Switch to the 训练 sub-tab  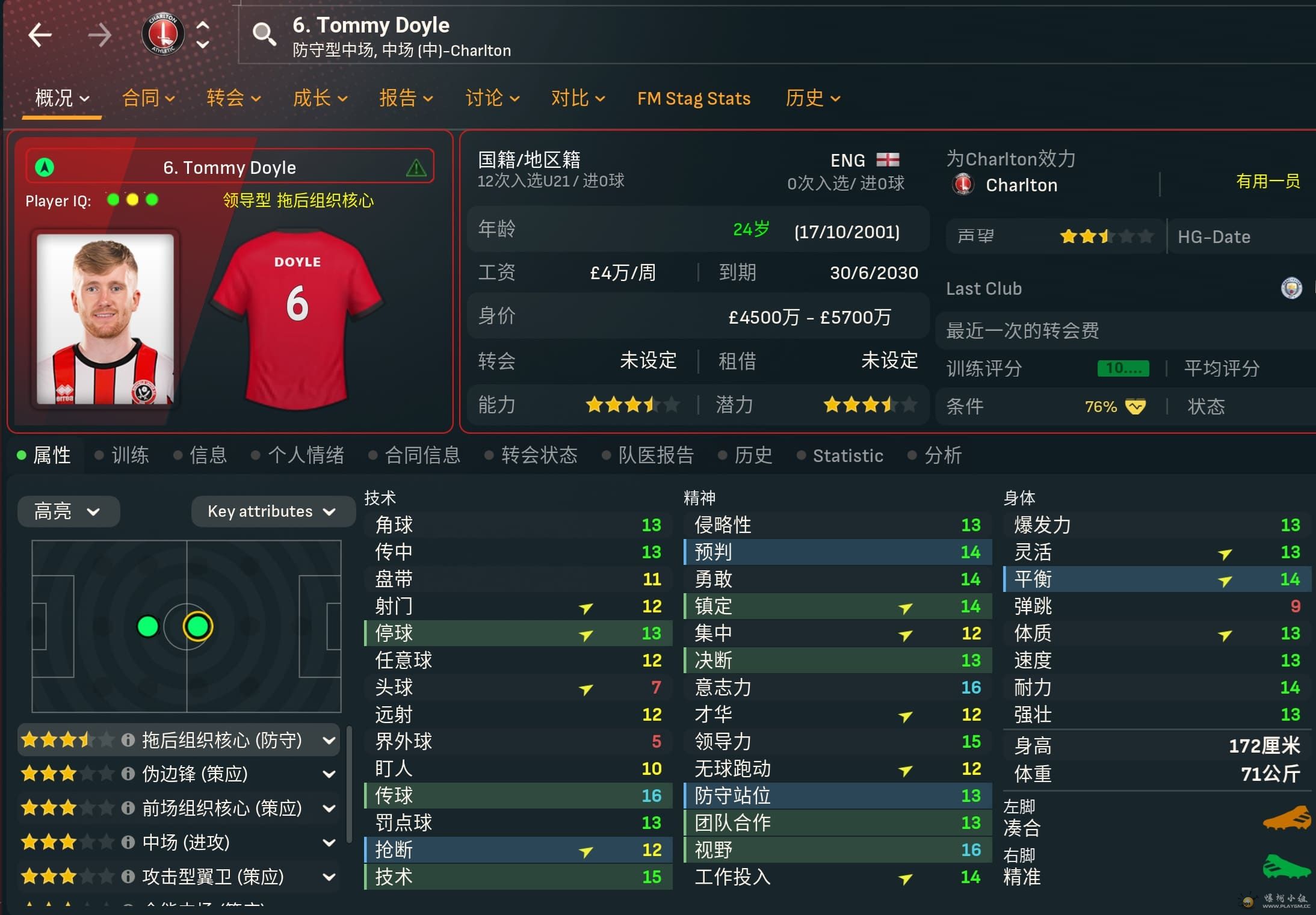pos(130,455)
